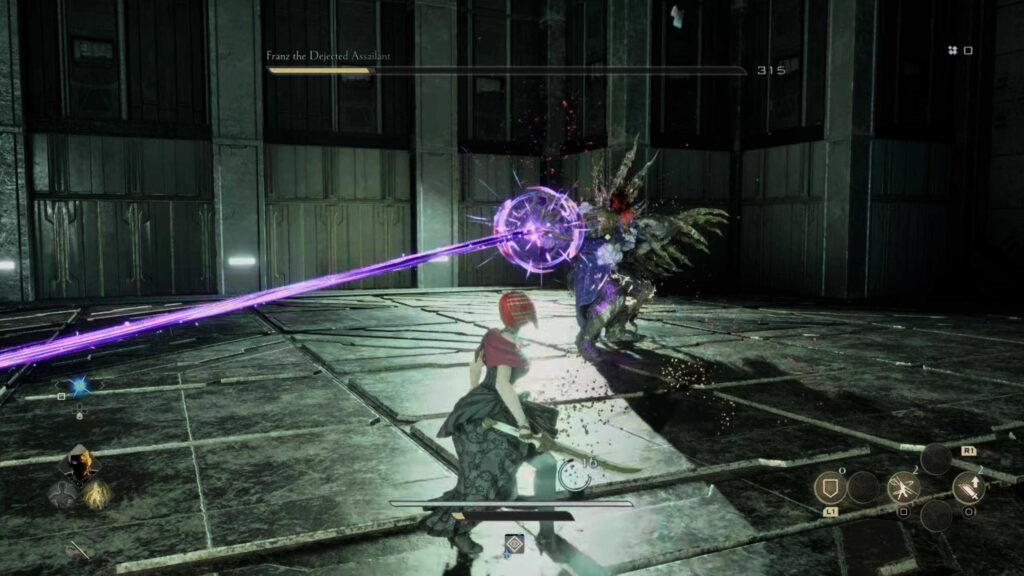Select the glowing blue star item
Image resolution: width=1024 pixels, height=576 pixels.
click(x=80, y=385)
